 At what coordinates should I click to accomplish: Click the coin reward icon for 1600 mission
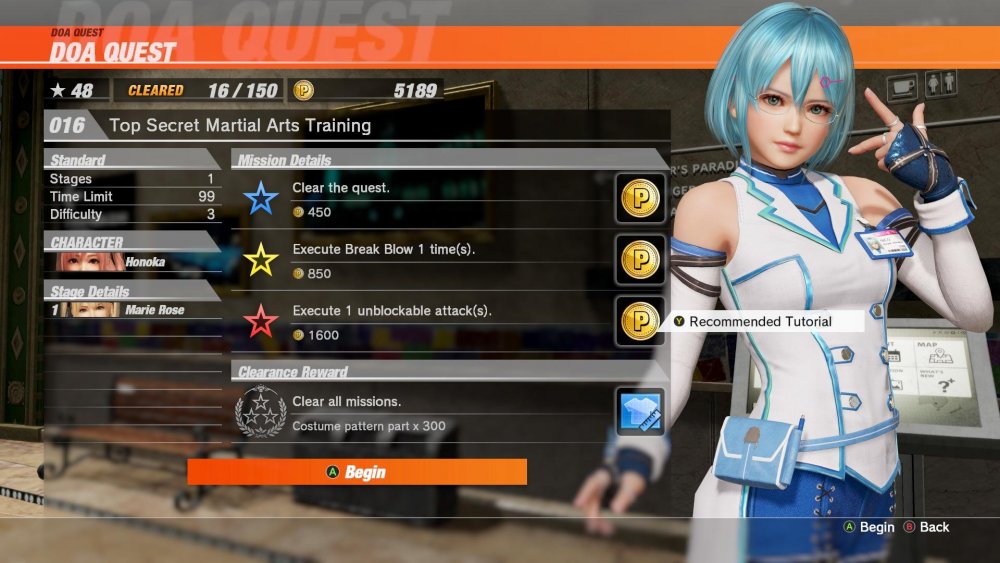640,322
